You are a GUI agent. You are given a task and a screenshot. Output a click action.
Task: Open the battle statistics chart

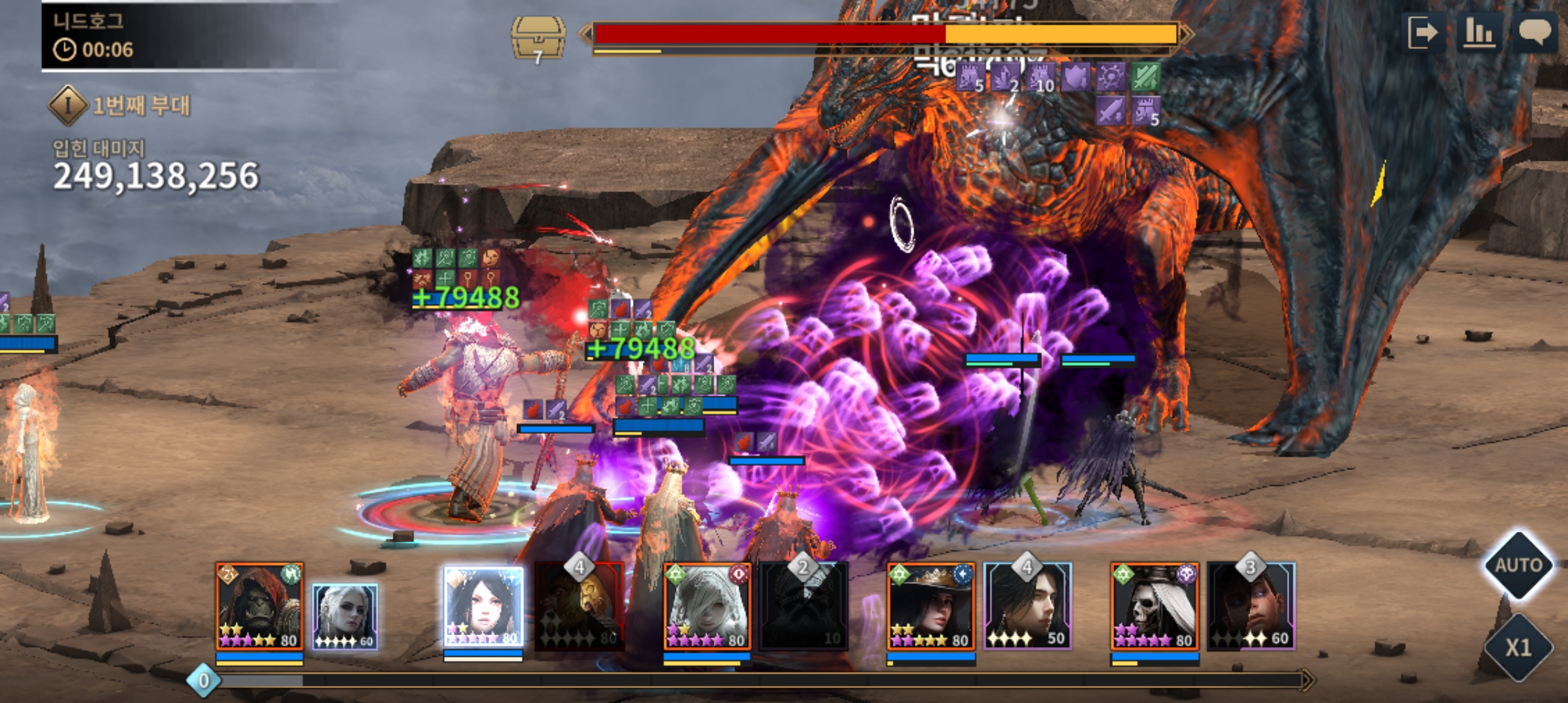1479,32
